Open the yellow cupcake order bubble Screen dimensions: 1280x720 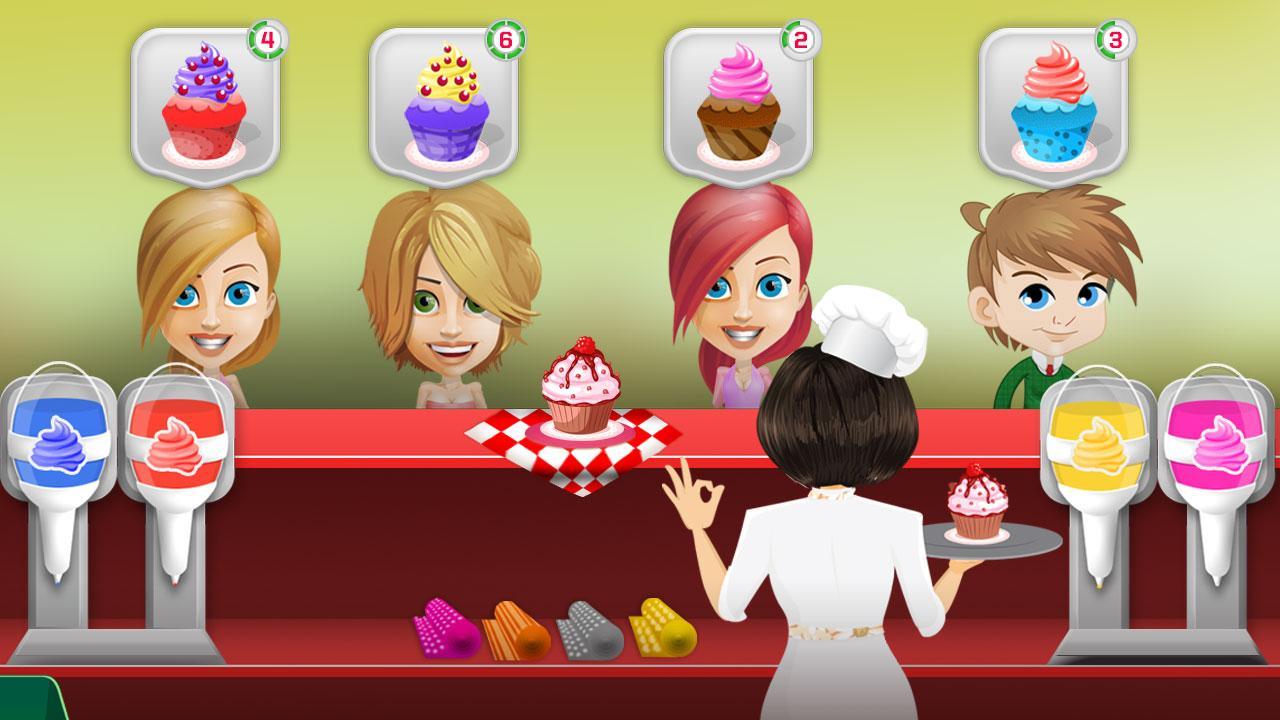448,95
